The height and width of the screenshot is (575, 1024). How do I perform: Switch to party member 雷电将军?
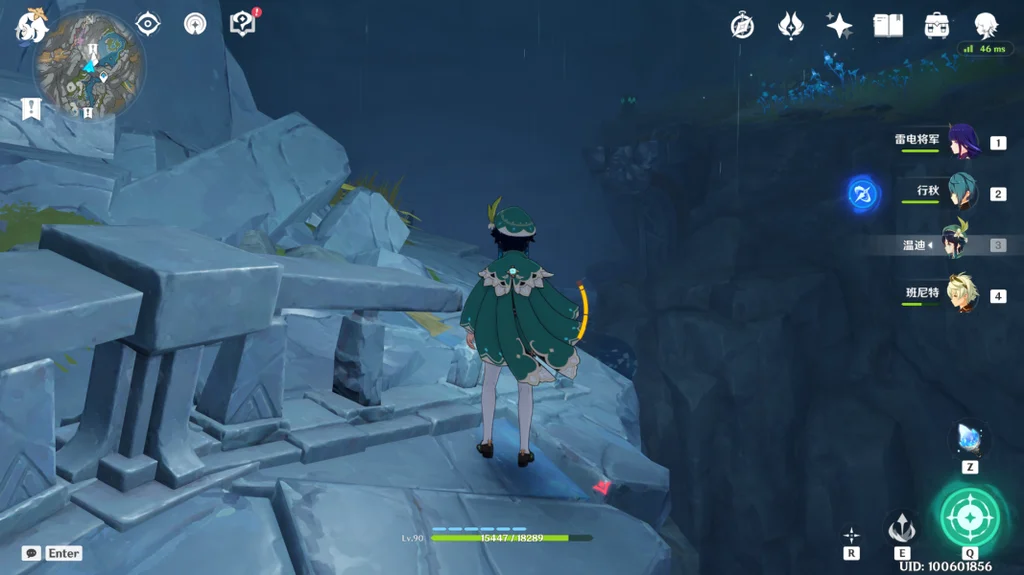[x=961, y=142]
